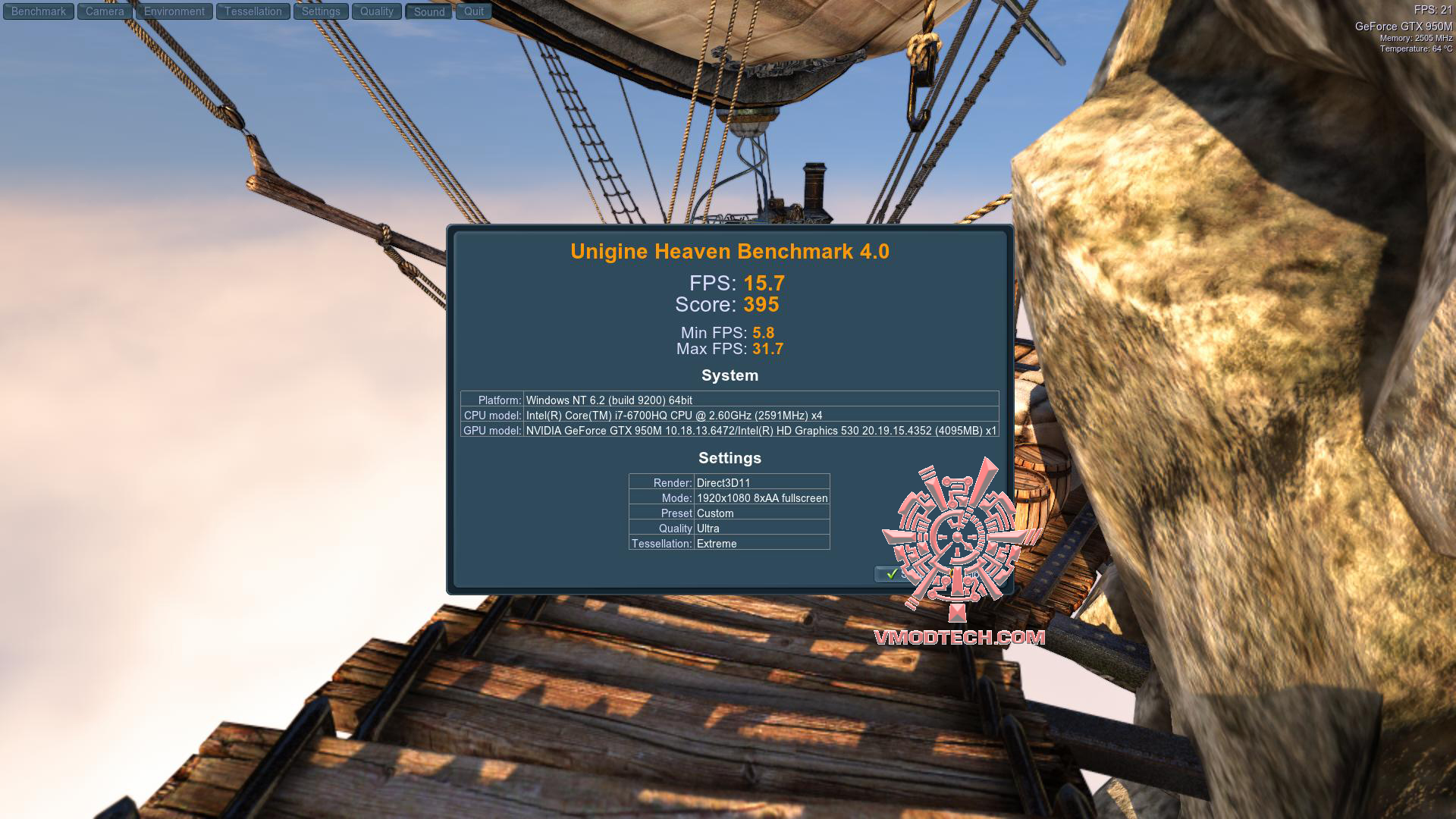Open the Settings menu
This screenshot has height=819, width=1456.
(321, 11)
